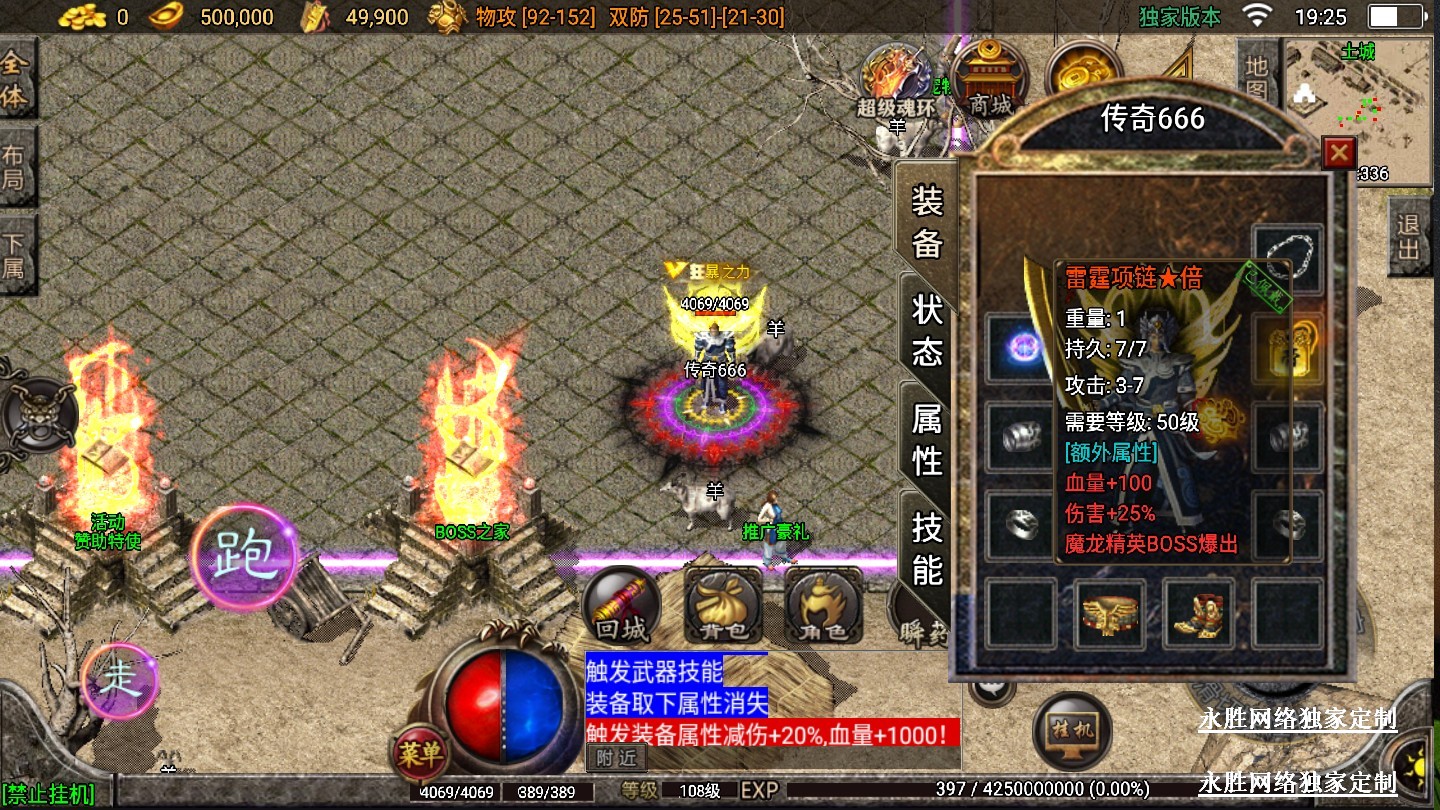Open the 状态 status tab
The image size is (1440, 810).
pos(927,331)
